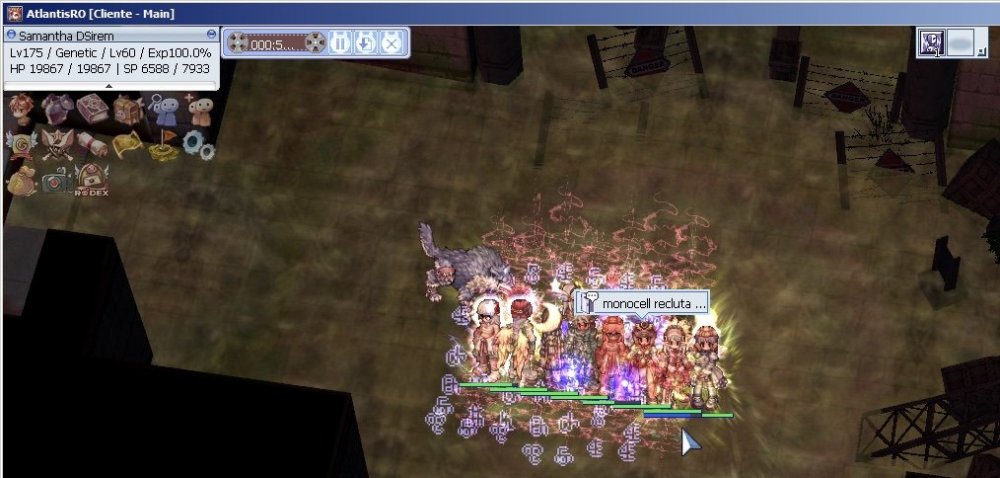Open the bat-winged crossed swords icon
The height and width of the screenshot is (478, 1000).
coord(57,145)
